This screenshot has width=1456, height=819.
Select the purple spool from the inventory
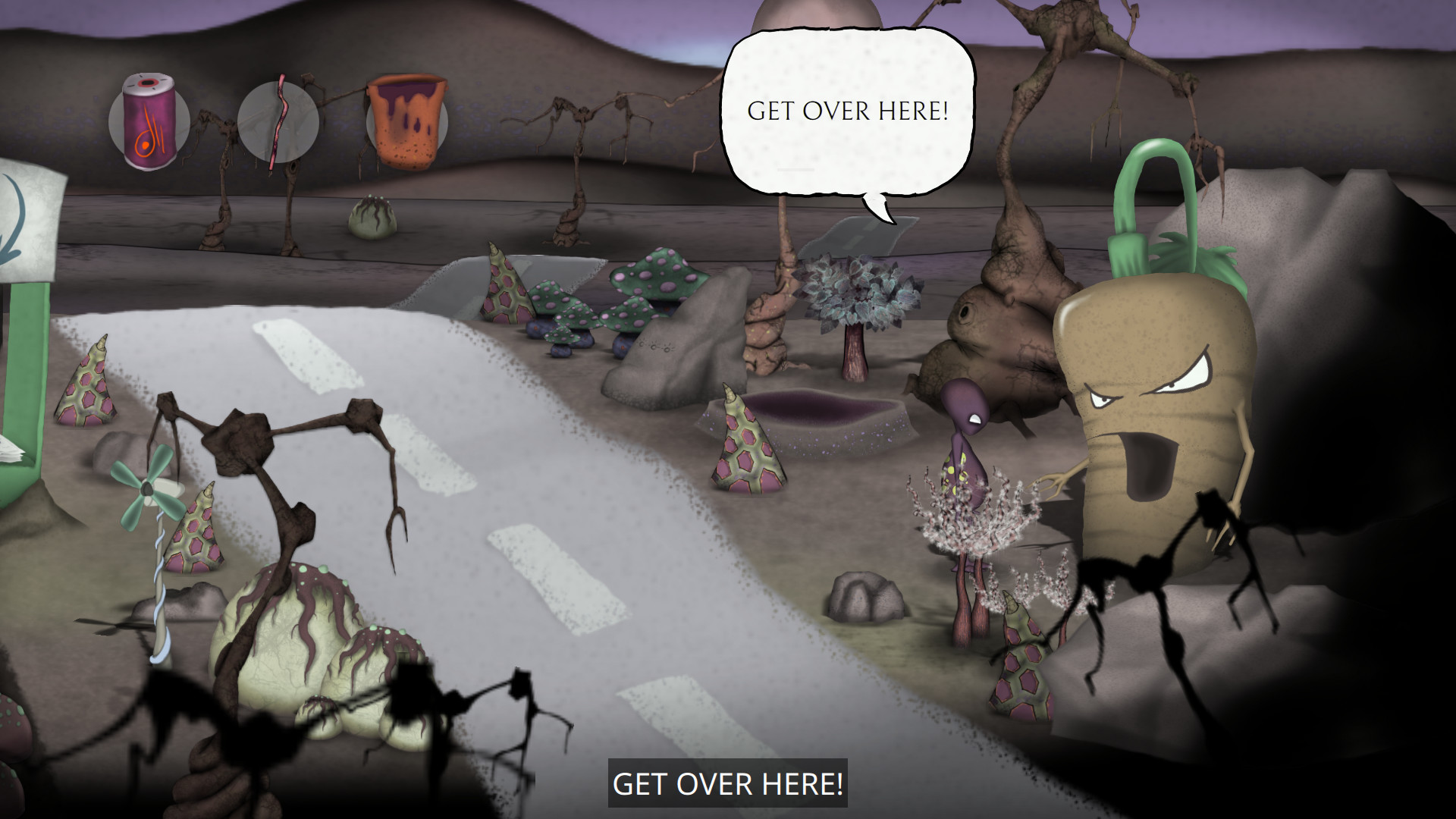pos(149,121)
